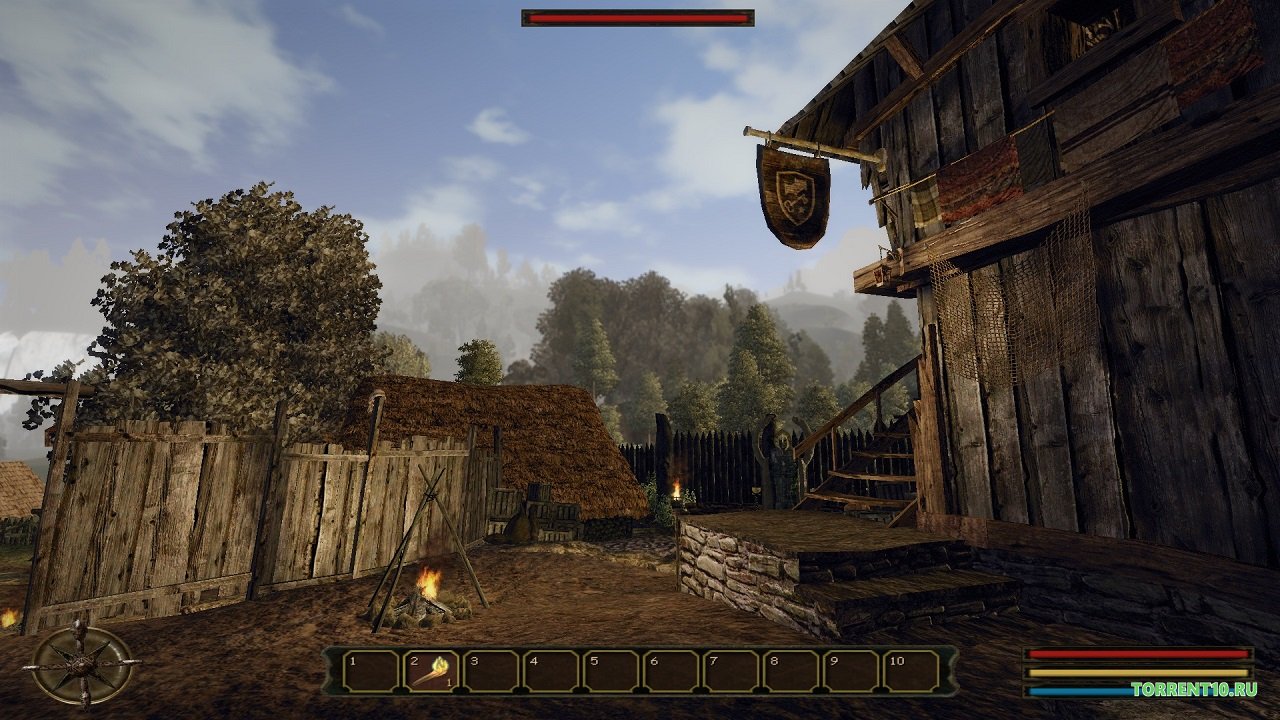Select the torch in hotbar slot 2
Viewport: 1280px width, 720px height.
coord(432,671)
